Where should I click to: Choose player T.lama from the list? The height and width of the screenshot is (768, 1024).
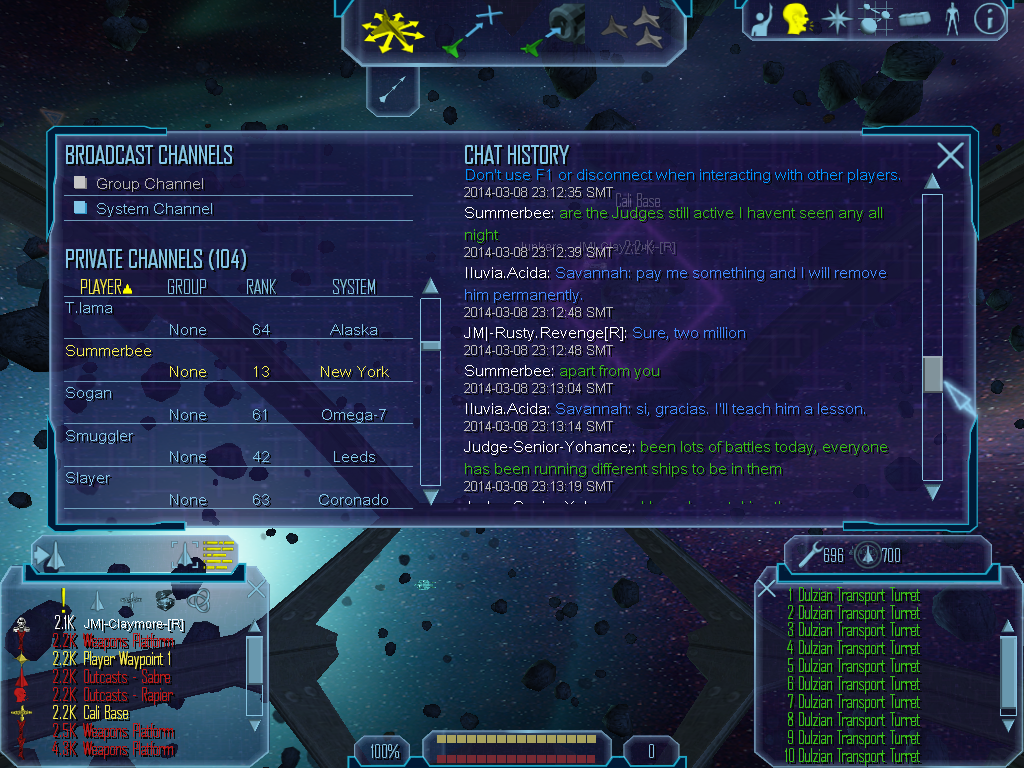89,308
